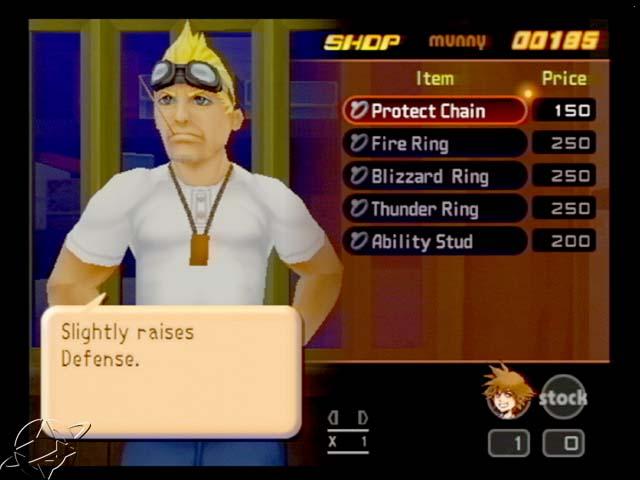Select the Thunder Ring item
This screenshot has width=640, height=480.
434,209
